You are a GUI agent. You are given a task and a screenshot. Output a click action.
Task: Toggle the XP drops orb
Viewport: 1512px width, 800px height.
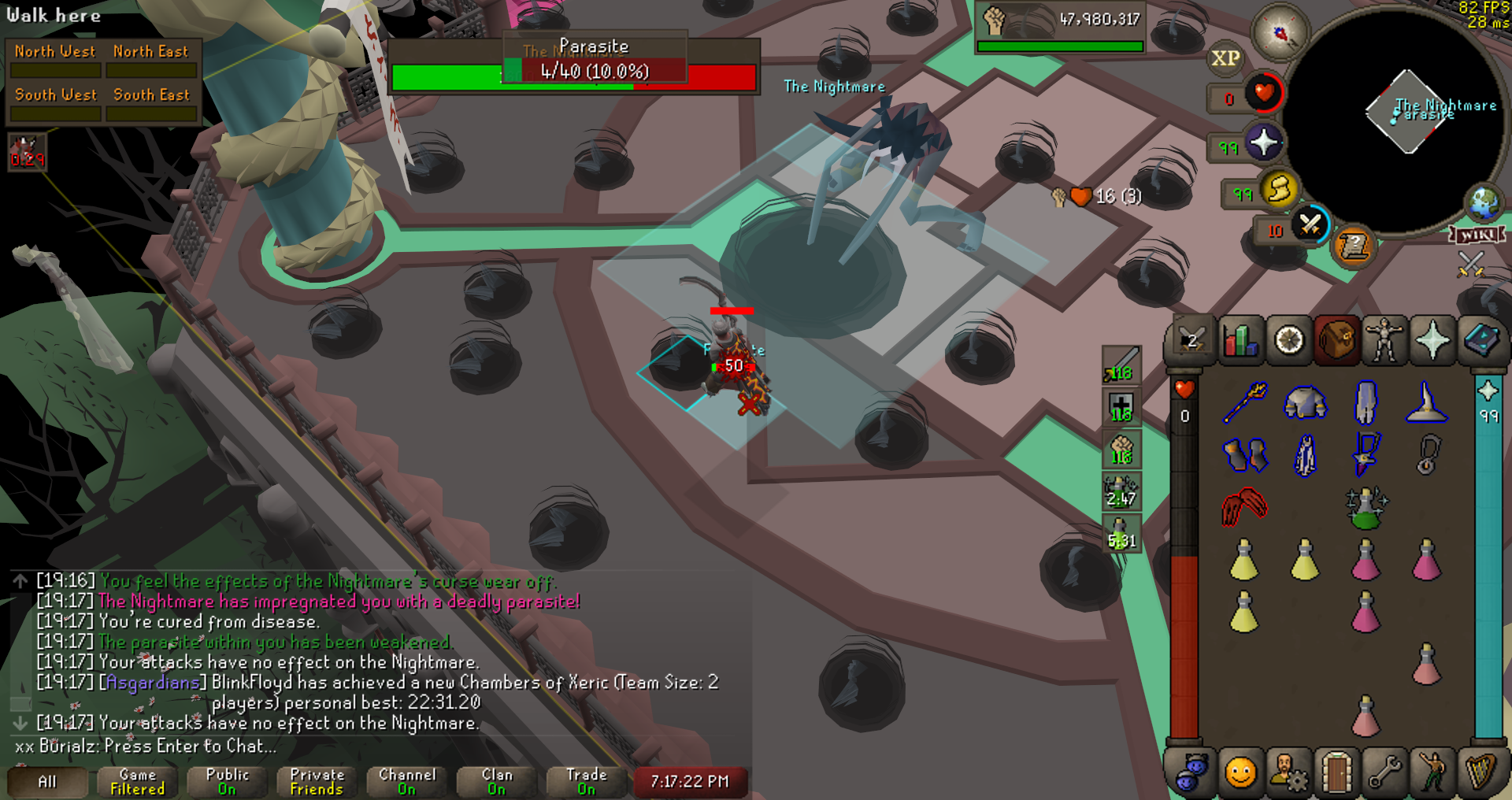(x=1225, y=58)
